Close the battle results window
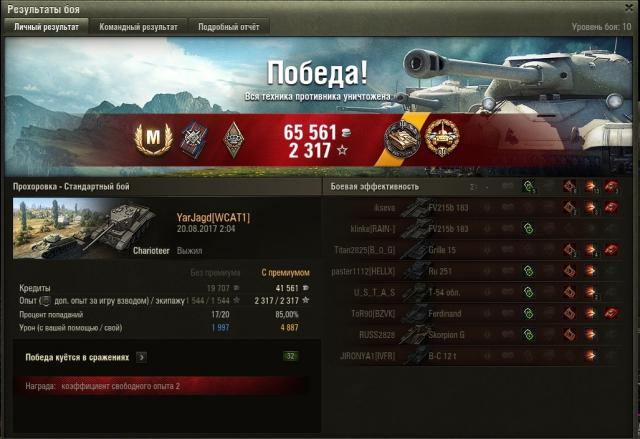640x439 pixels. pos(627,9)
